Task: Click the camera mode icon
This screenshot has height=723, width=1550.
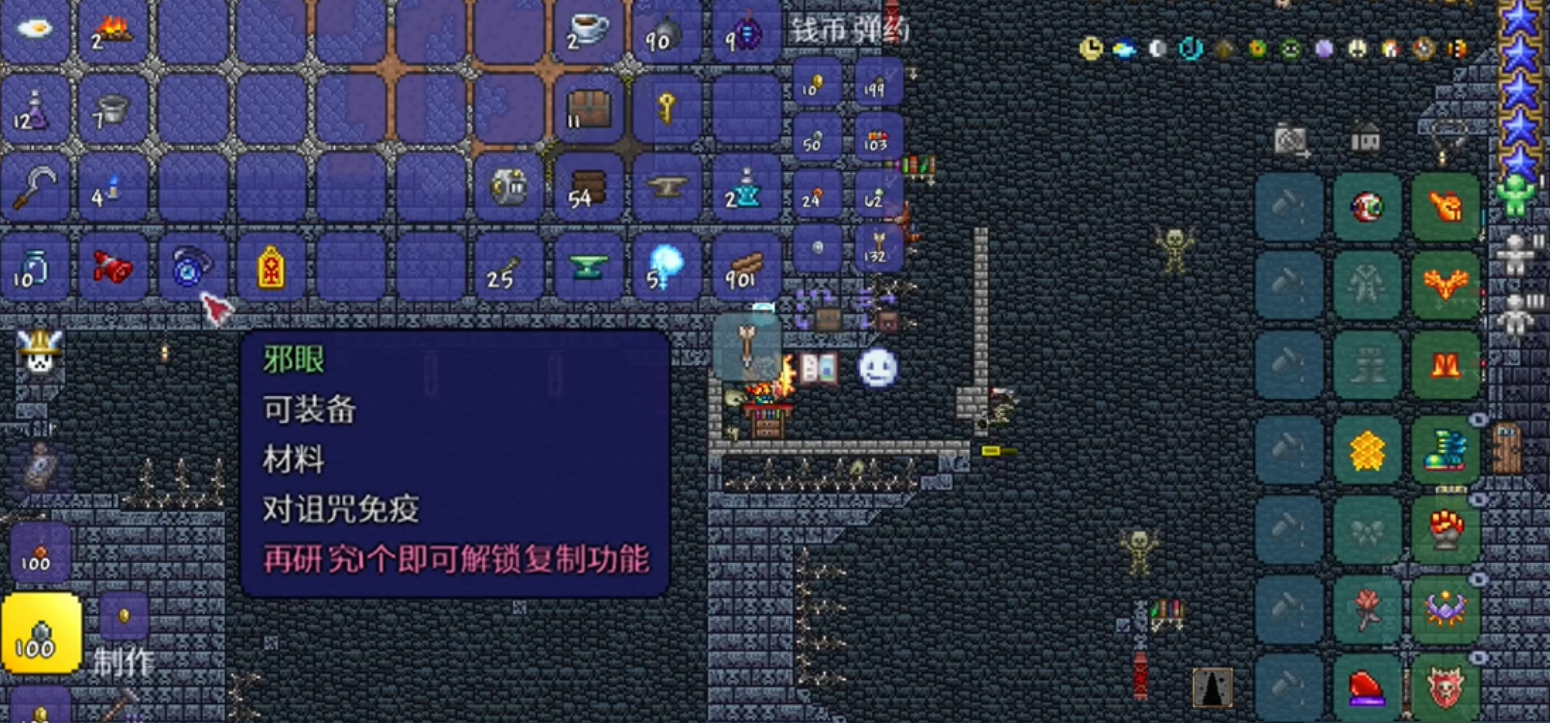Action: pos(1289,139)
